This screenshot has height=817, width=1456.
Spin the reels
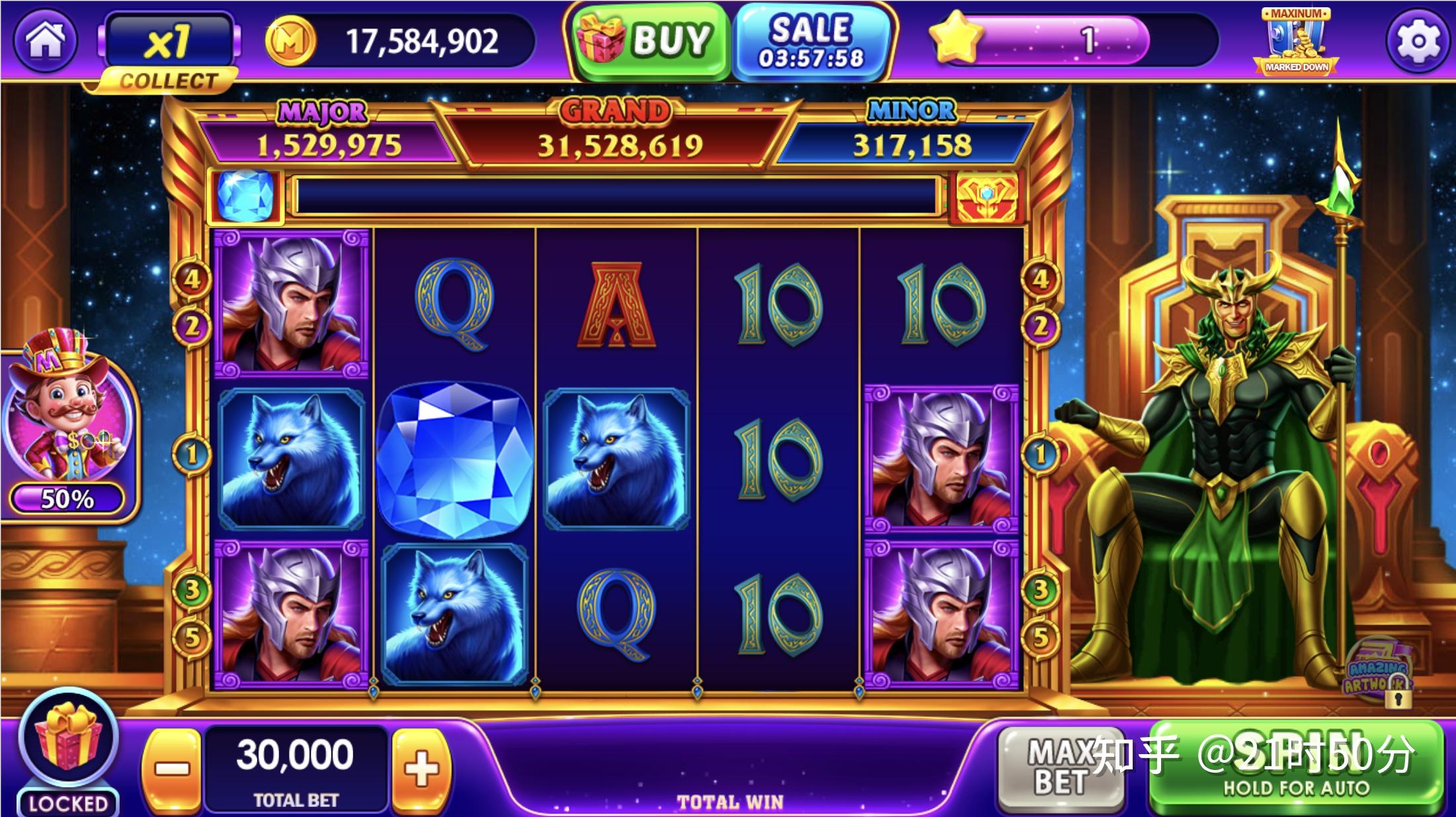tap(1296, 767)
